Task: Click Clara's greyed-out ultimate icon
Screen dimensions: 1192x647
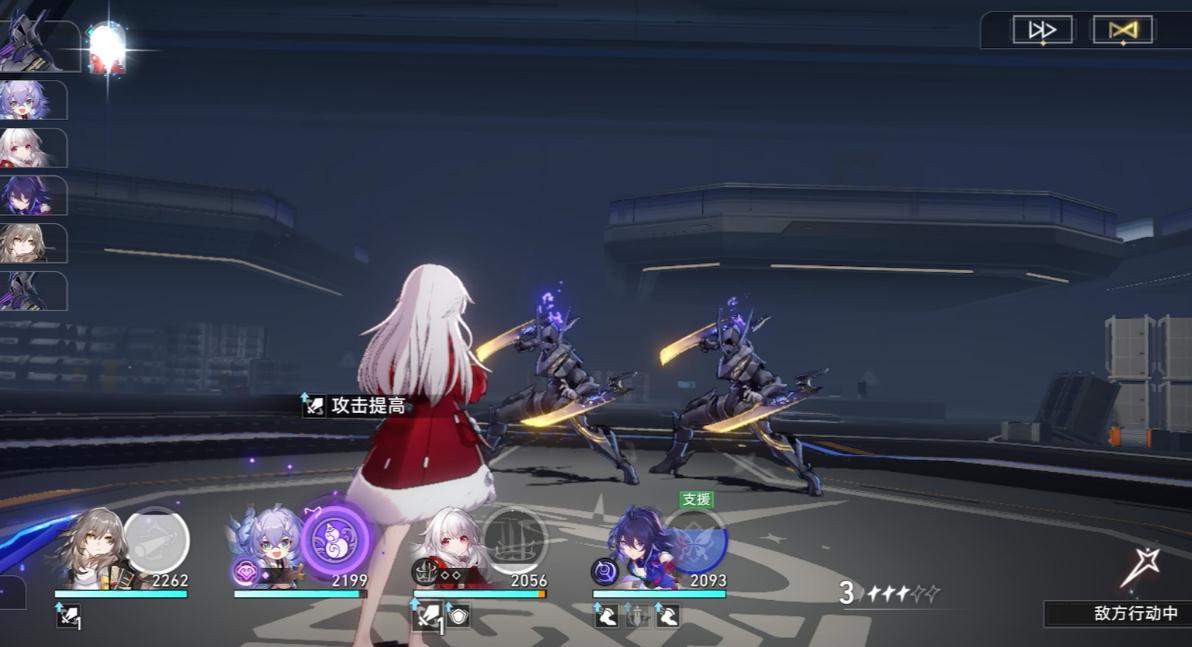Action: [514, 540]
